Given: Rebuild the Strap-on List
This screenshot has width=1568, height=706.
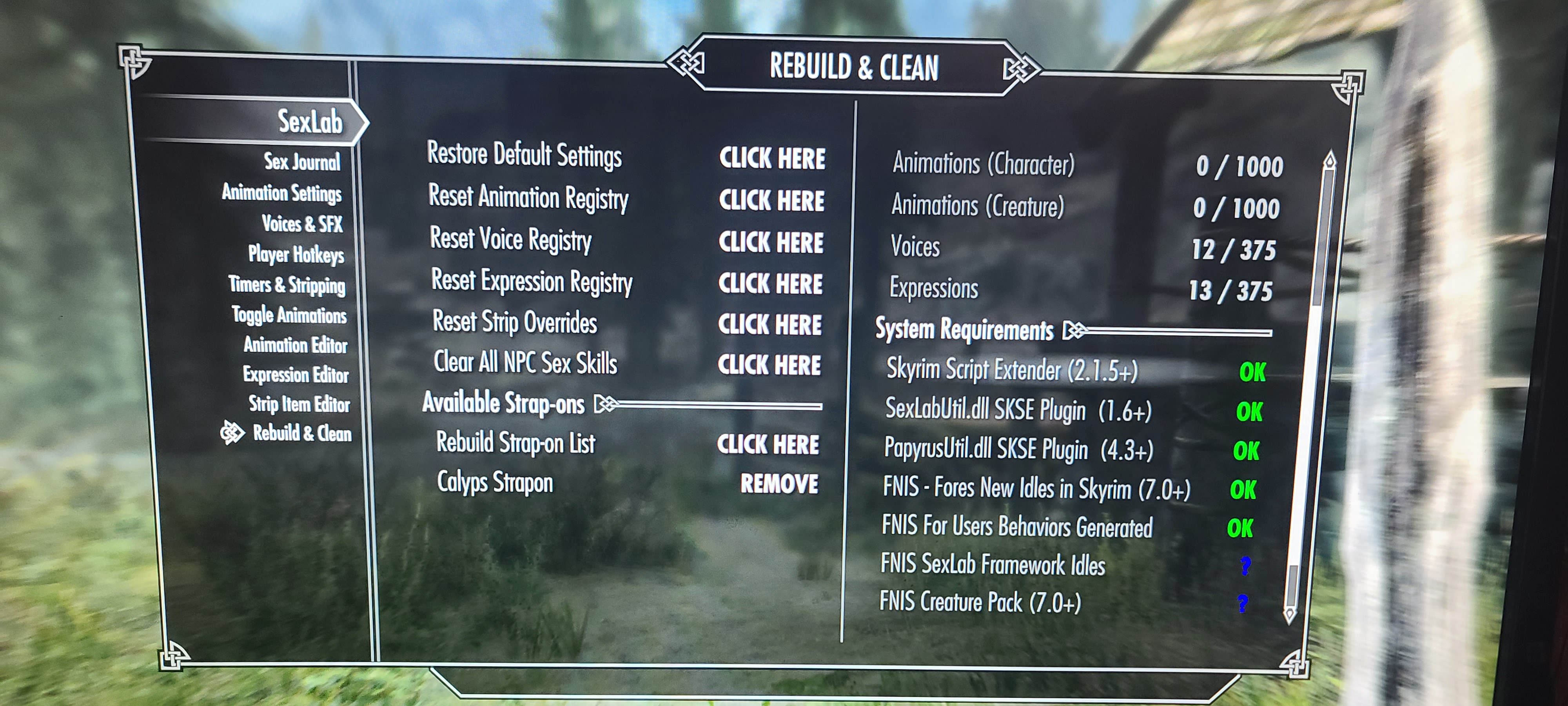Looking at the screenshot, I should (x=768, y=445).
